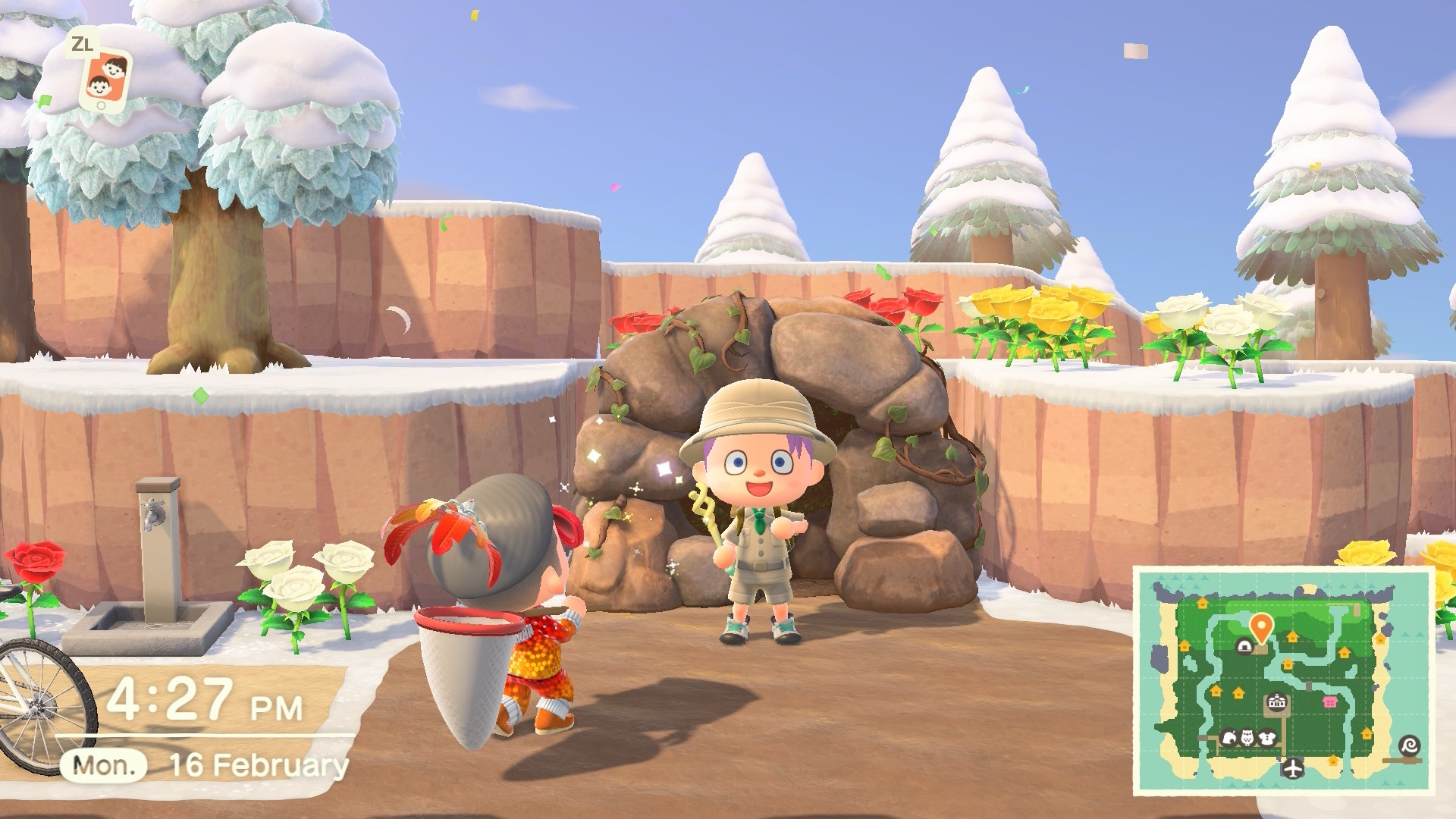Image resolution: width=1456 pixels, height=819 pixels.
Task: Select the pink player house marker
Action: (1329, 702)
